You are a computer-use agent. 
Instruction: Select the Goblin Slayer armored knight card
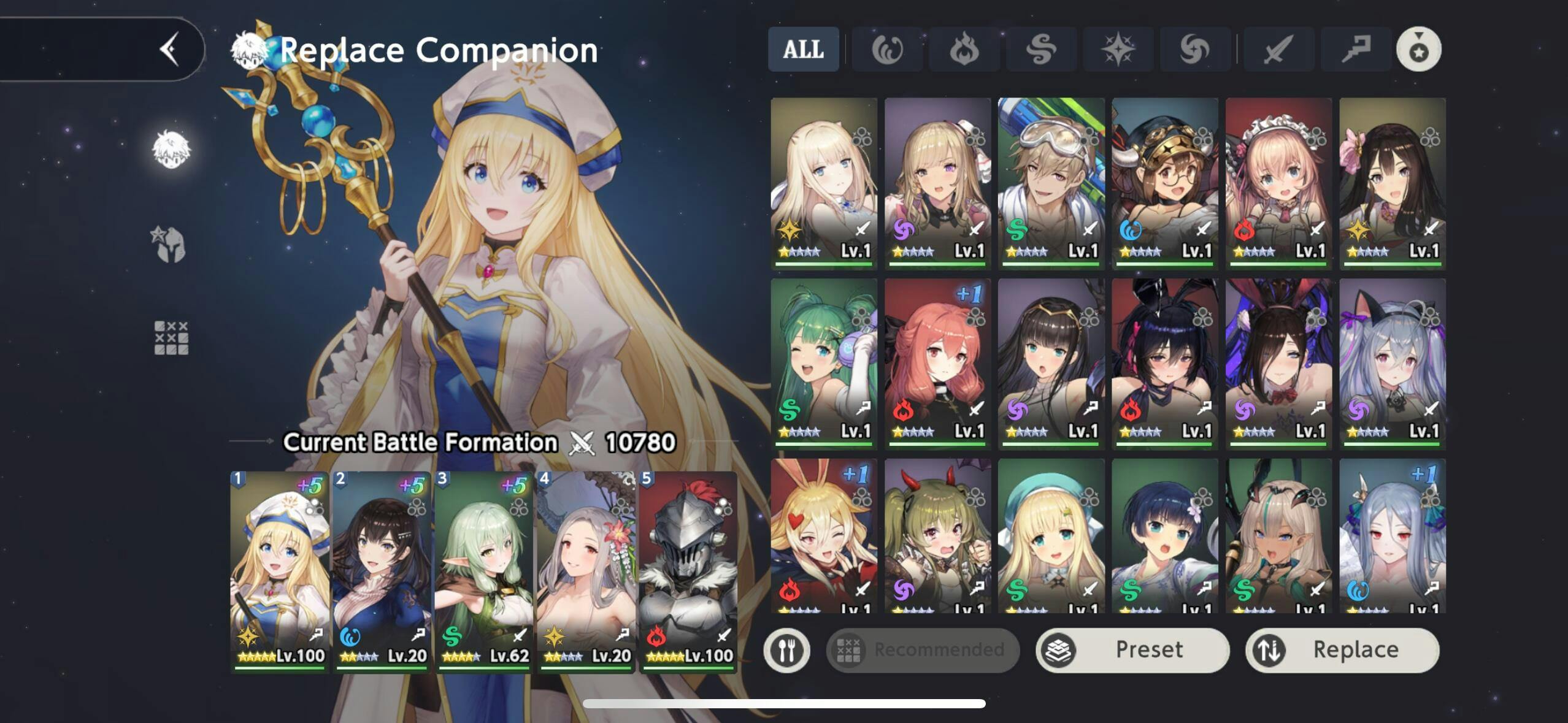click(688, 570)
